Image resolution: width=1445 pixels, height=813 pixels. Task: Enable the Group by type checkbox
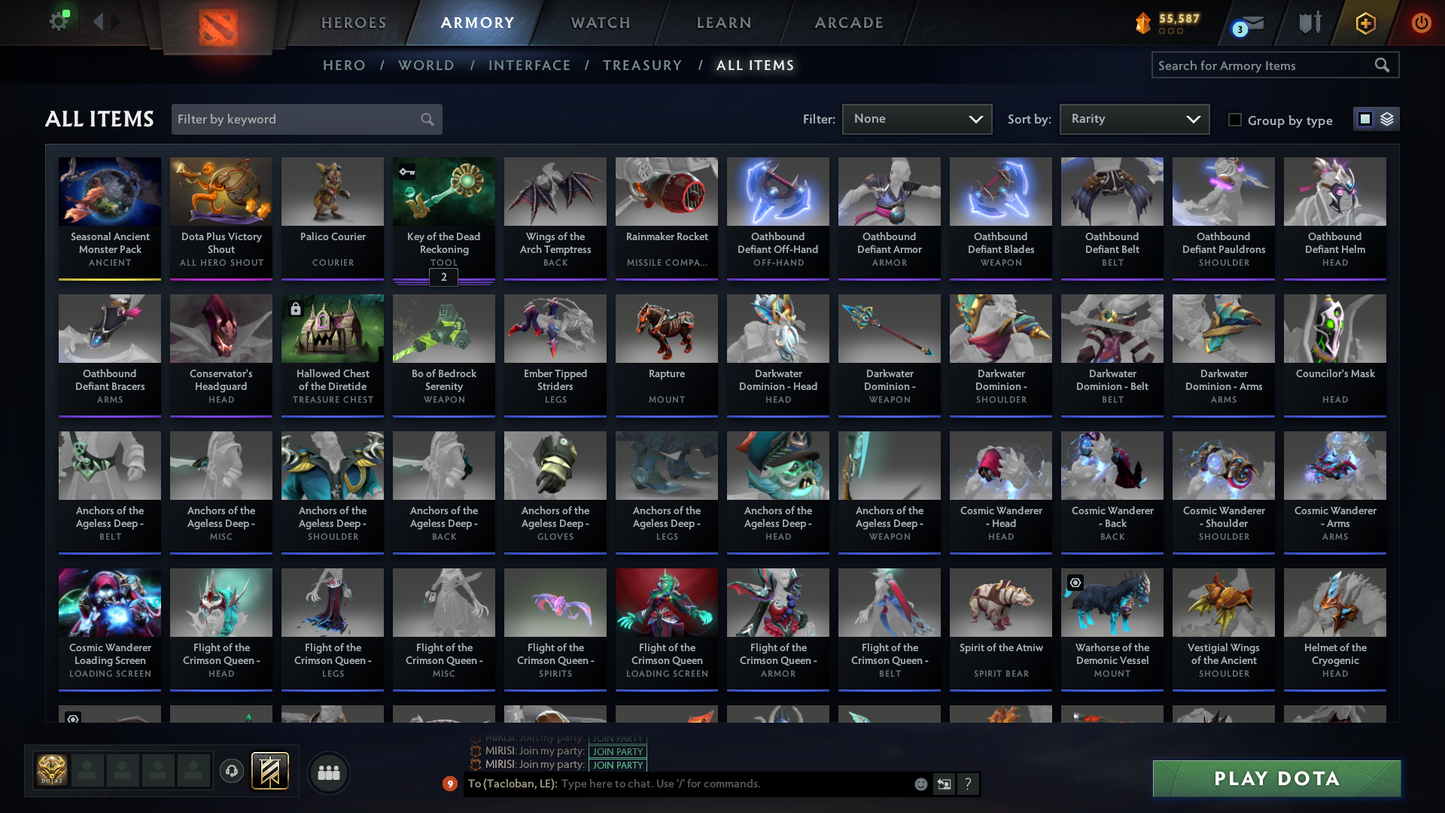(1235, 120)
